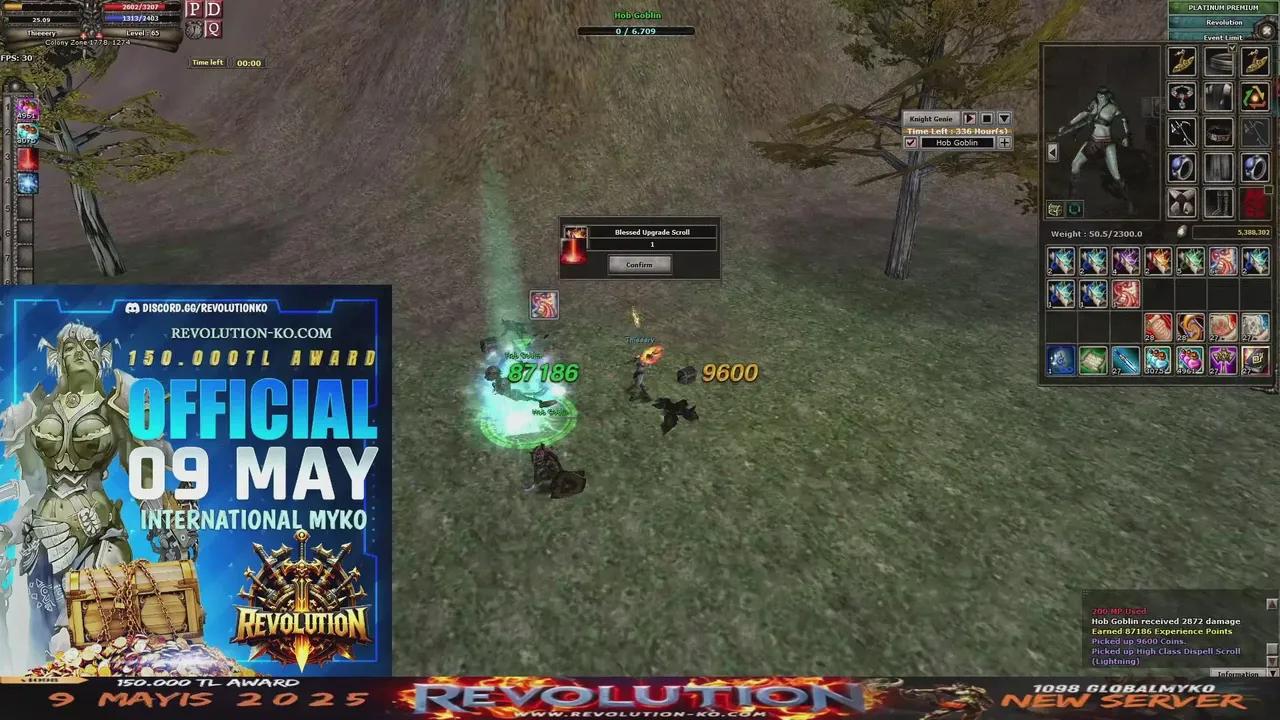Confirm the Blessed Upgrade Scroll
Screen dimensions: 1280x720
click(638, 264)
